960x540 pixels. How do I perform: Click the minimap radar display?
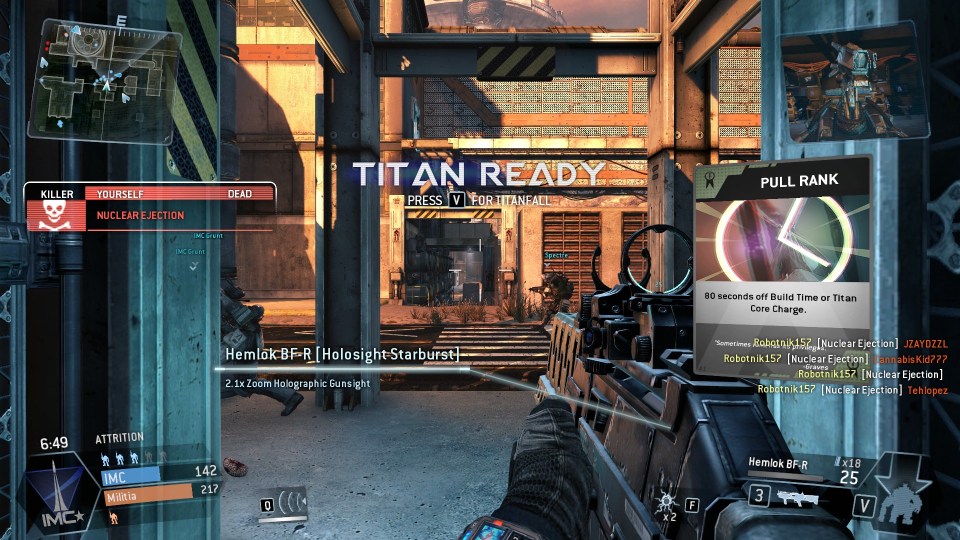click(x=105, y=82)
